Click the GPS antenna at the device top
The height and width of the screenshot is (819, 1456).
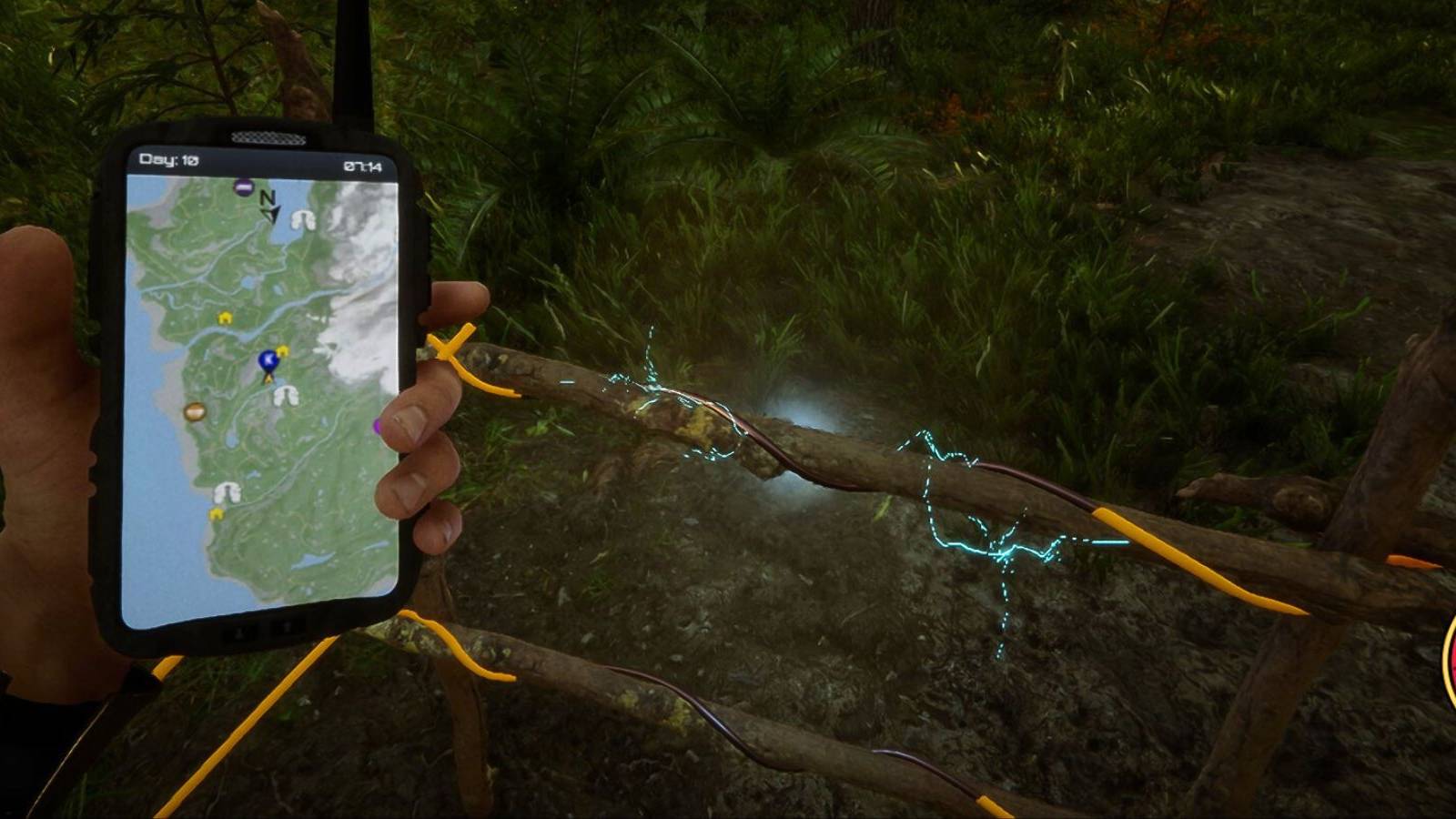355,55
